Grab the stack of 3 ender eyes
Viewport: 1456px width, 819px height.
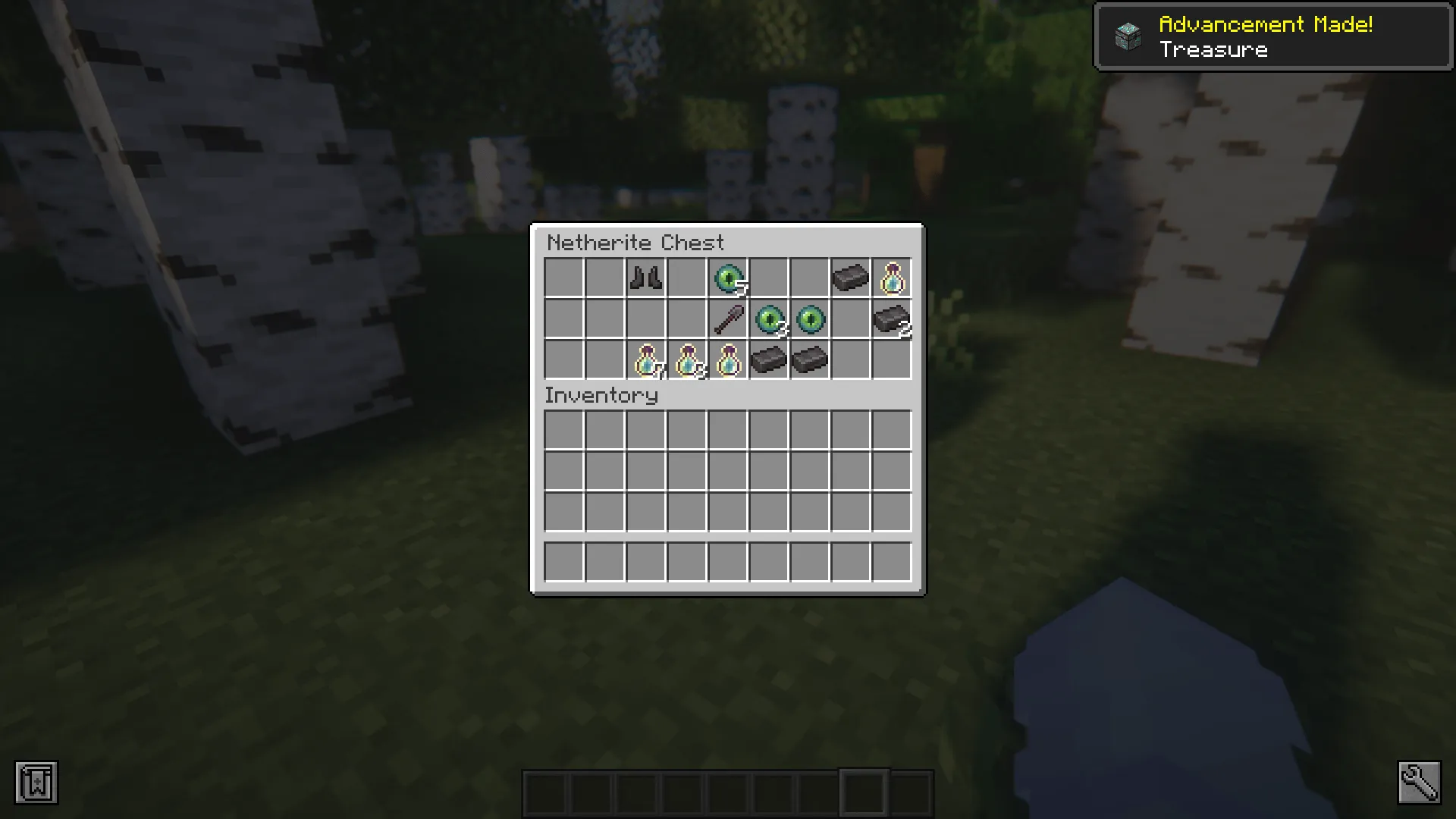(x=768, y=320)
